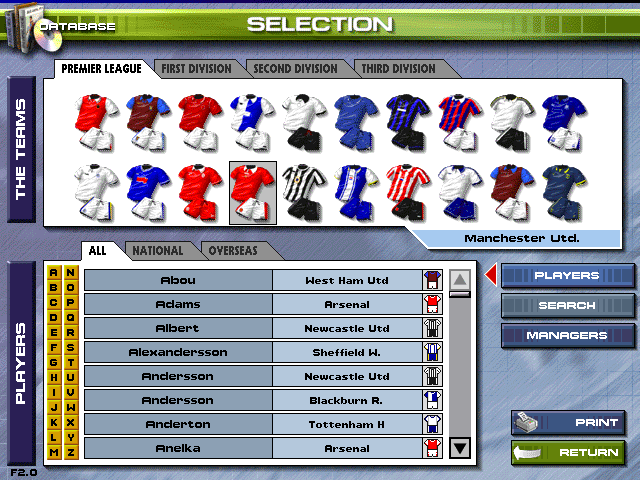Image resolution: width=640 pixels, height=480 pixels.
Task: Choose Anelka from the player list
Action: (177, 448)
